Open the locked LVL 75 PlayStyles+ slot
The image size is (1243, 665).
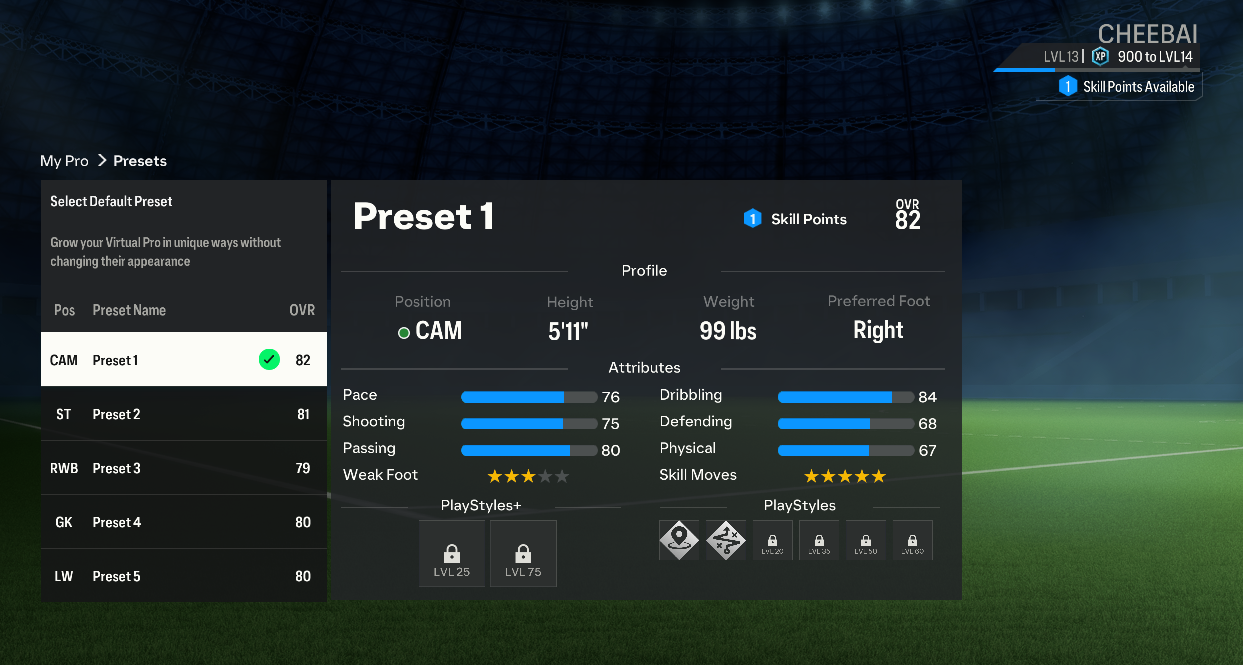tap(523, 553)
